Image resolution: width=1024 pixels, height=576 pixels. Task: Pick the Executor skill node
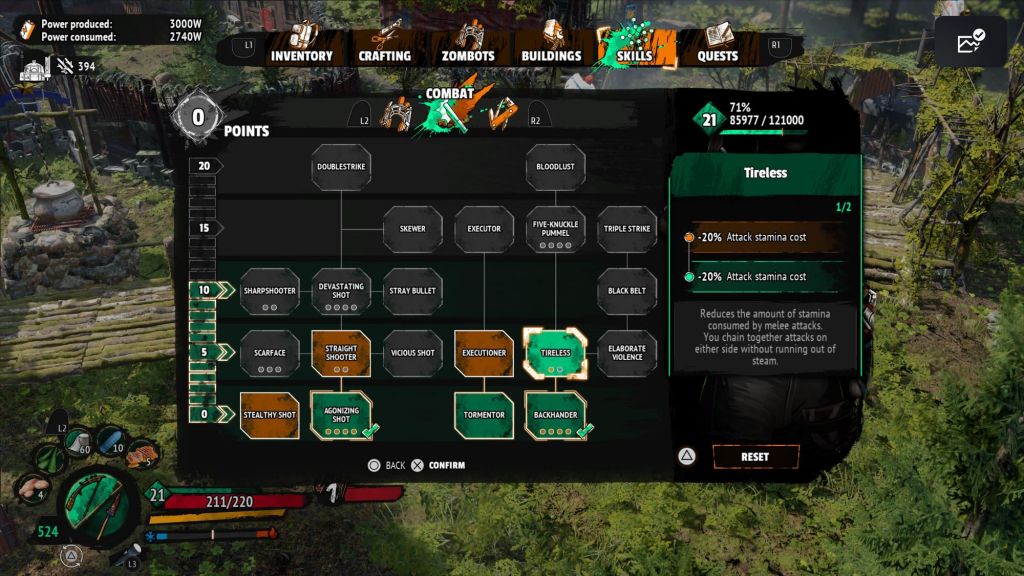pyautogui.click(x=484, y=229)
